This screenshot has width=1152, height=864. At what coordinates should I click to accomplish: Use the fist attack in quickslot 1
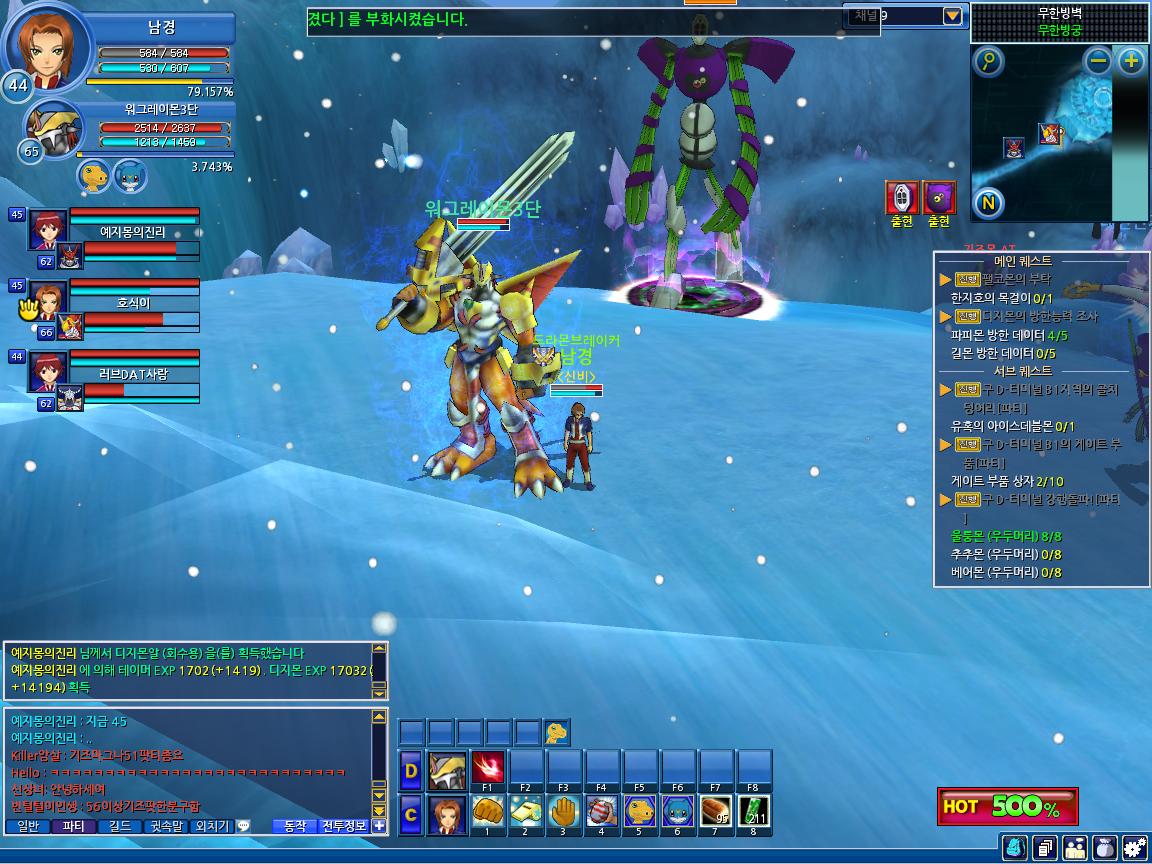coord(487,813)
